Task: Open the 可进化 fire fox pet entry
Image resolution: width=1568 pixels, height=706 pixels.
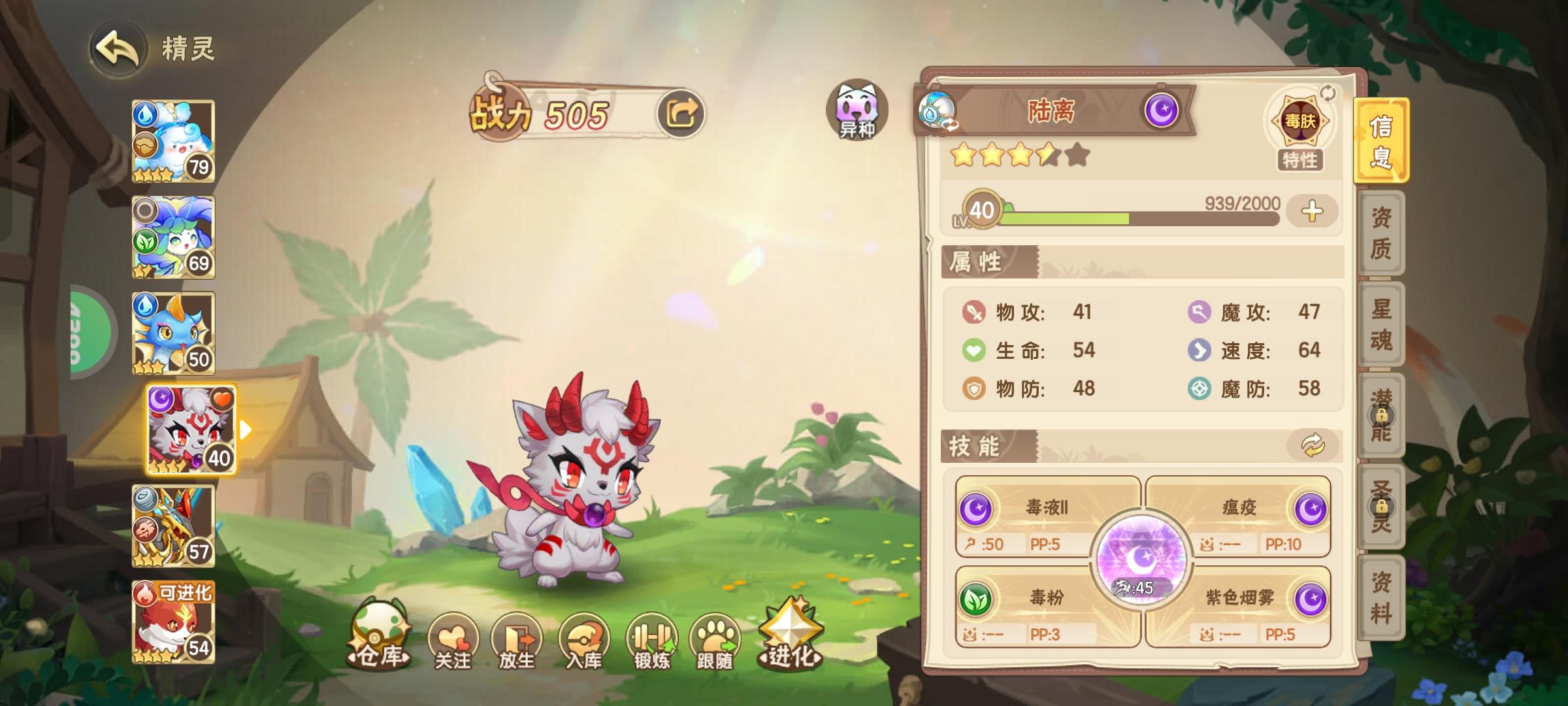Action: click(173, 626)
